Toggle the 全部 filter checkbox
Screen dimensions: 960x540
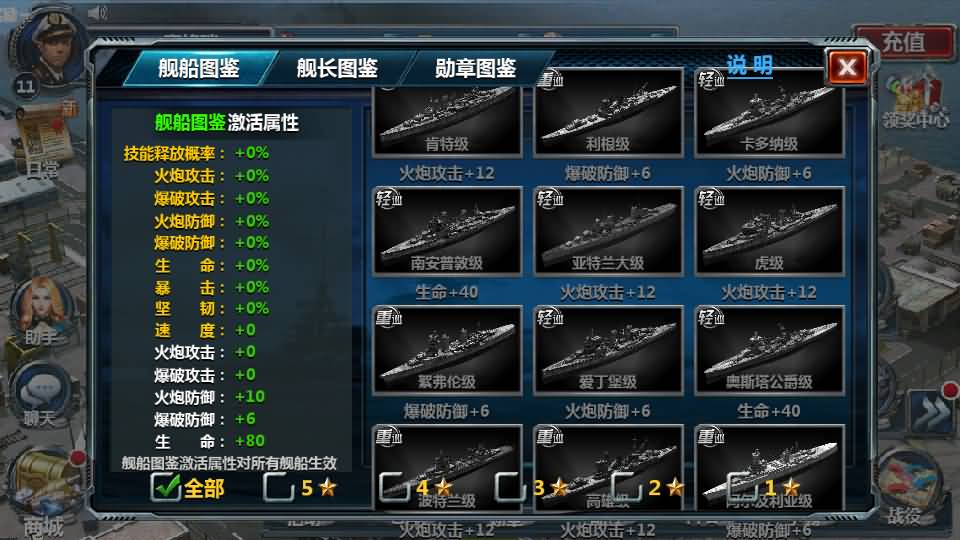[165, 487]
